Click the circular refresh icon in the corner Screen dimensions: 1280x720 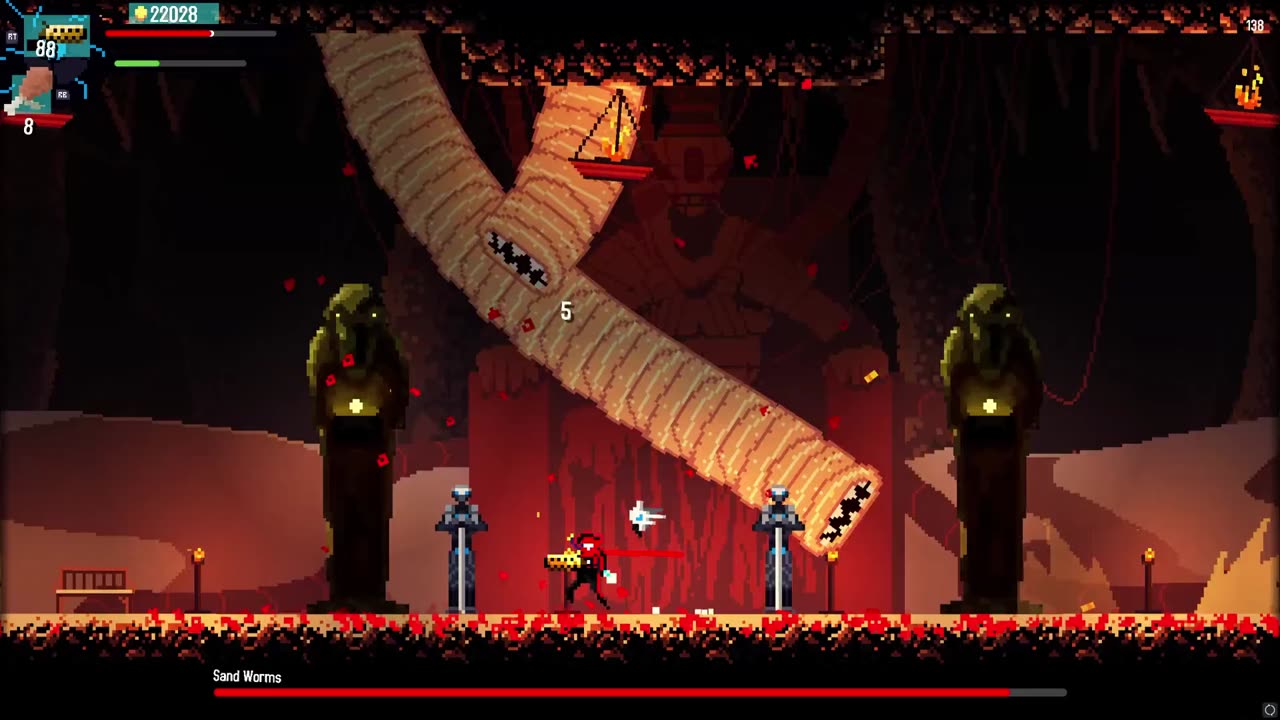pyautogui.click(x=1270, y=710)
